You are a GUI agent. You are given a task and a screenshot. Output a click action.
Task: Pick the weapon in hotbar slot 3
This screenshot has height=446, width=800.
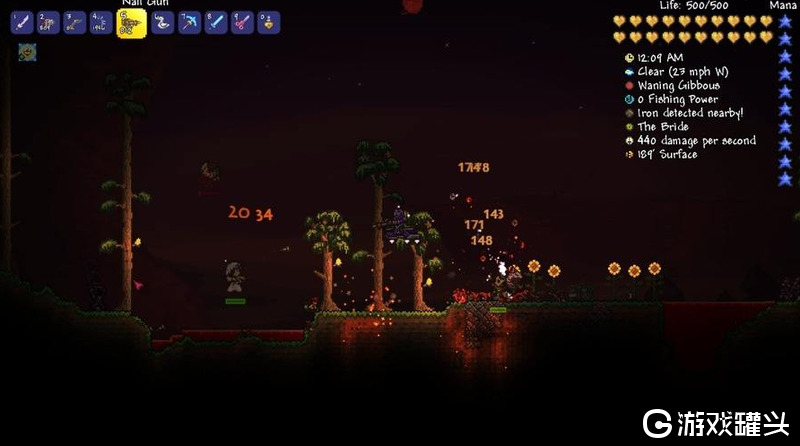click(x=75, y=22)
